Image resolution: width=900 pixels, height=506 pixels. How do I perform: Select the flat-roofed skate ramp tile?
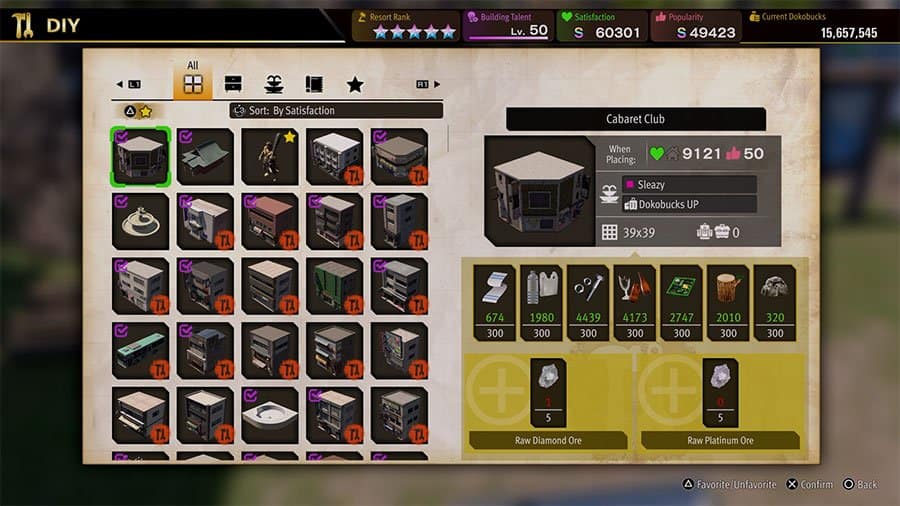coord(206,157)
